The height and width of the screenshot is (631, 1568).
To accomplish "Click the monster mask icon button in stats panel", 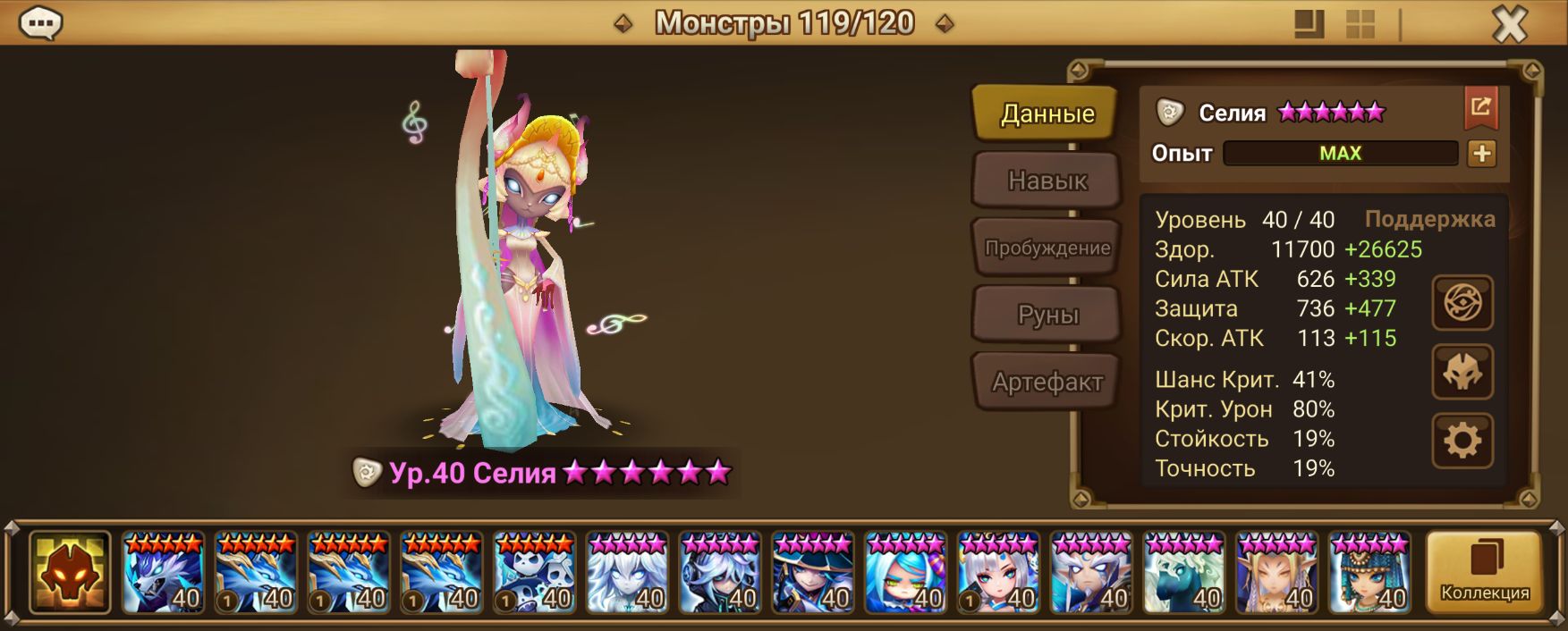I will coord(1462,372).
